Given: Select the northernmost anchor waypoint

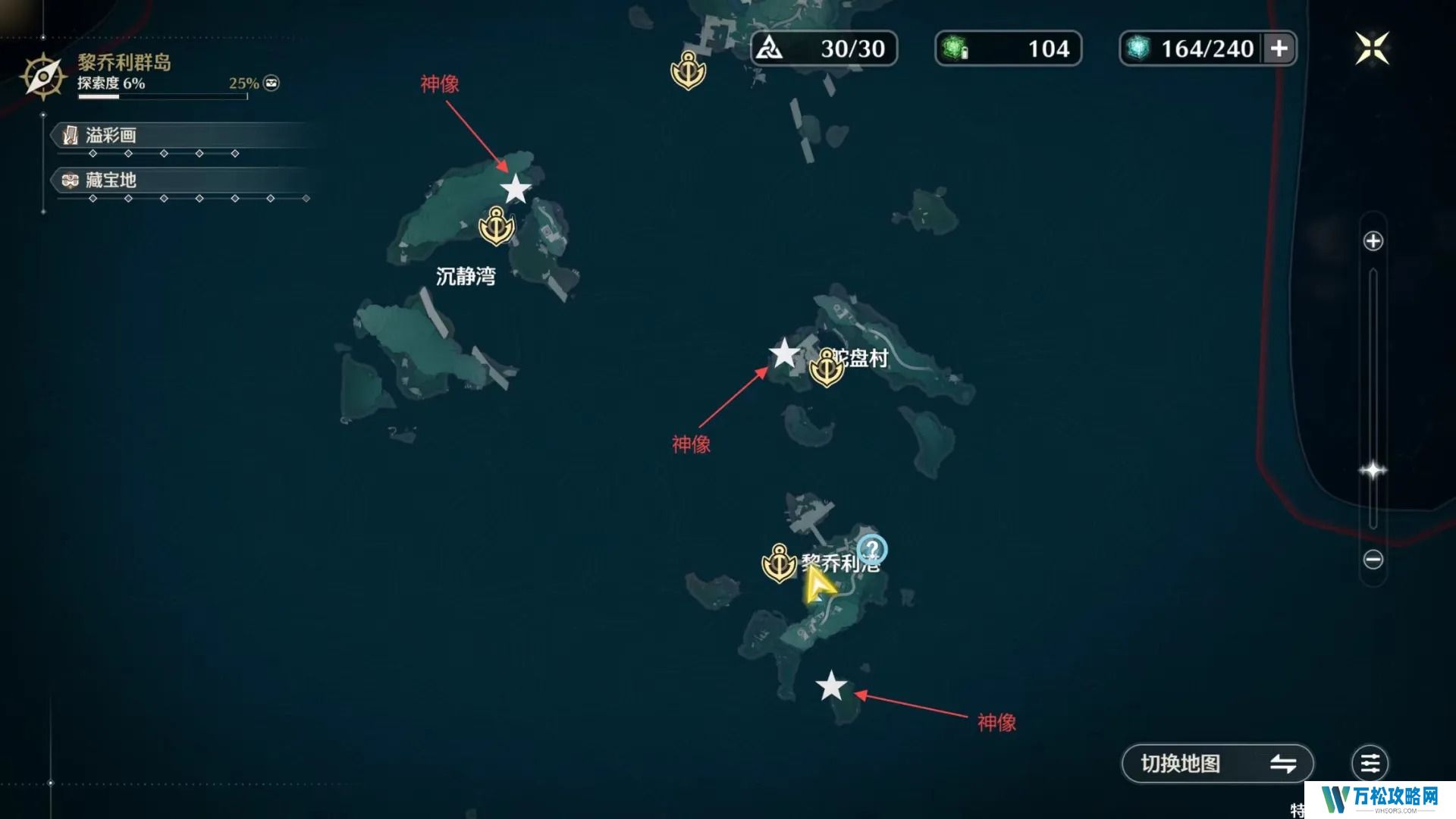Looking at the screenshot, I should point(688,71).
